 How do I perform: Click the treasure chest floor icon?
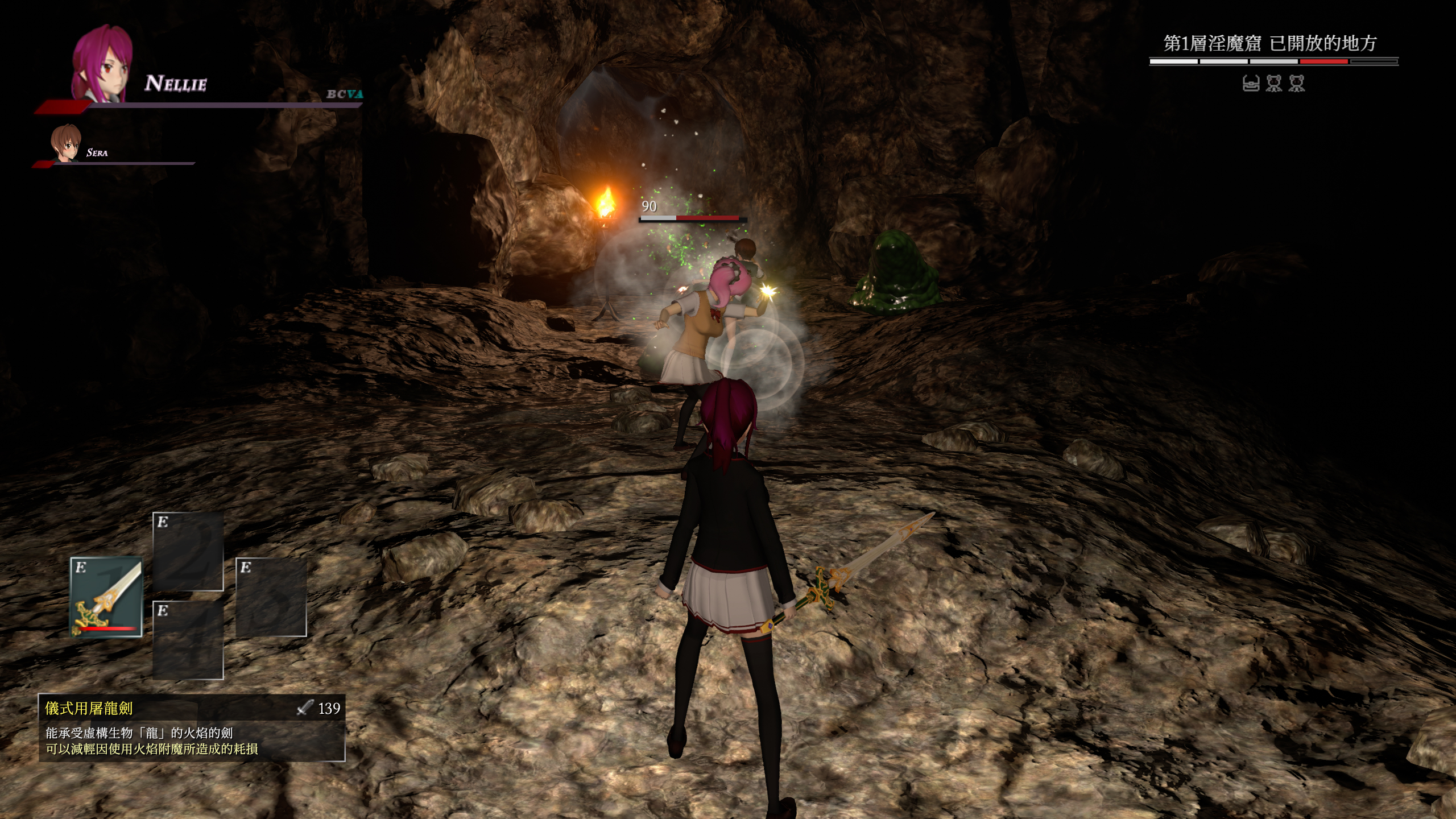point(1251,84)
